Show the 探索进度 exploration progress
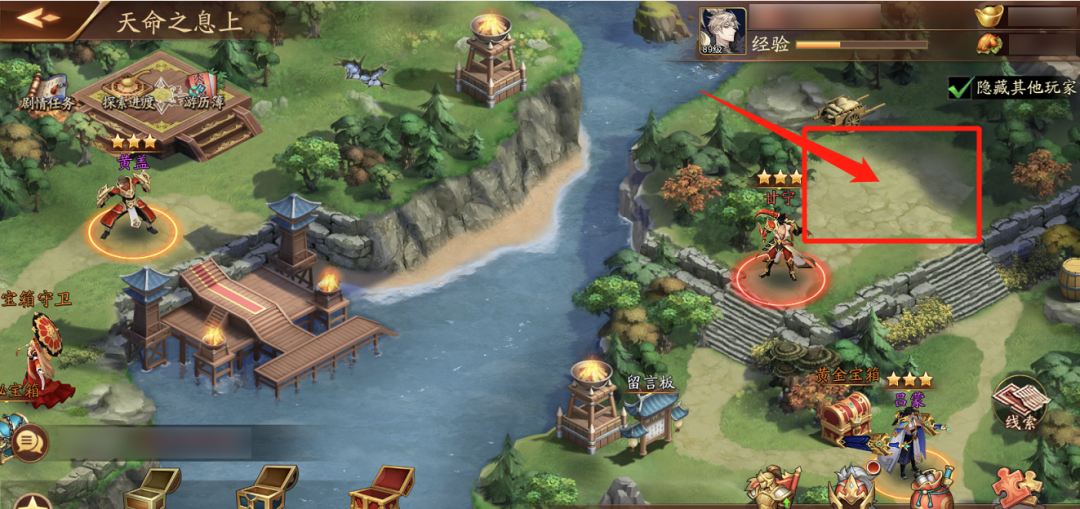 [x=128, y=92]
